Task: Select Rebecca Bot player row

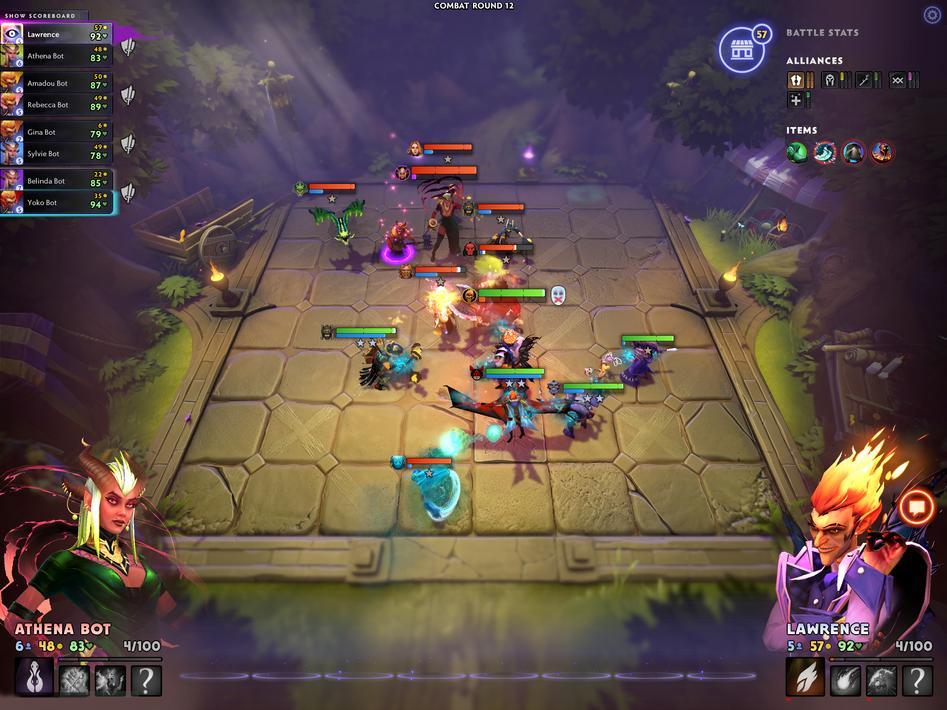Action: coord(55,105)
